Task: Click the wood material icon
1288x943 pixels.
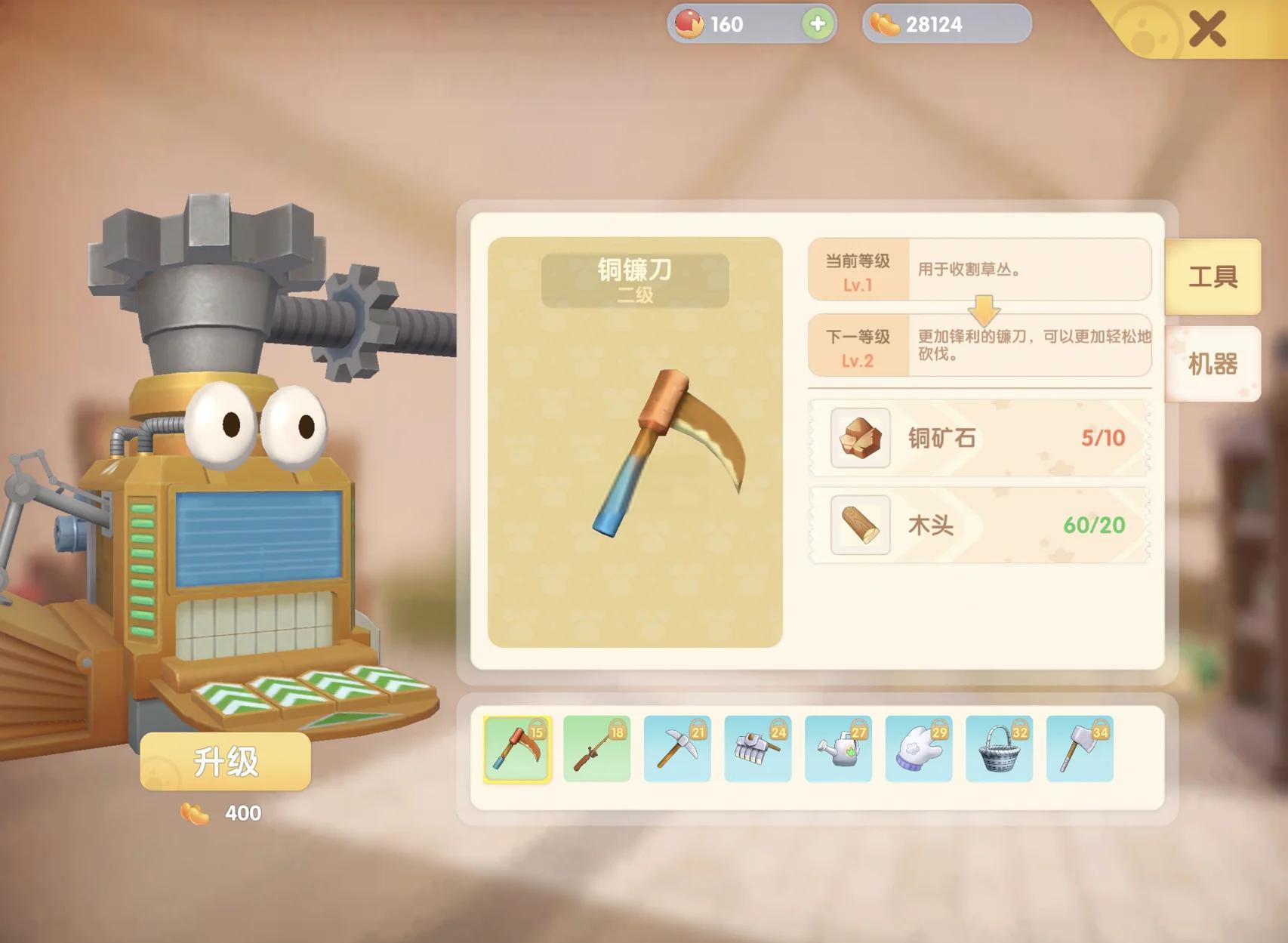Action: [860, 527]
